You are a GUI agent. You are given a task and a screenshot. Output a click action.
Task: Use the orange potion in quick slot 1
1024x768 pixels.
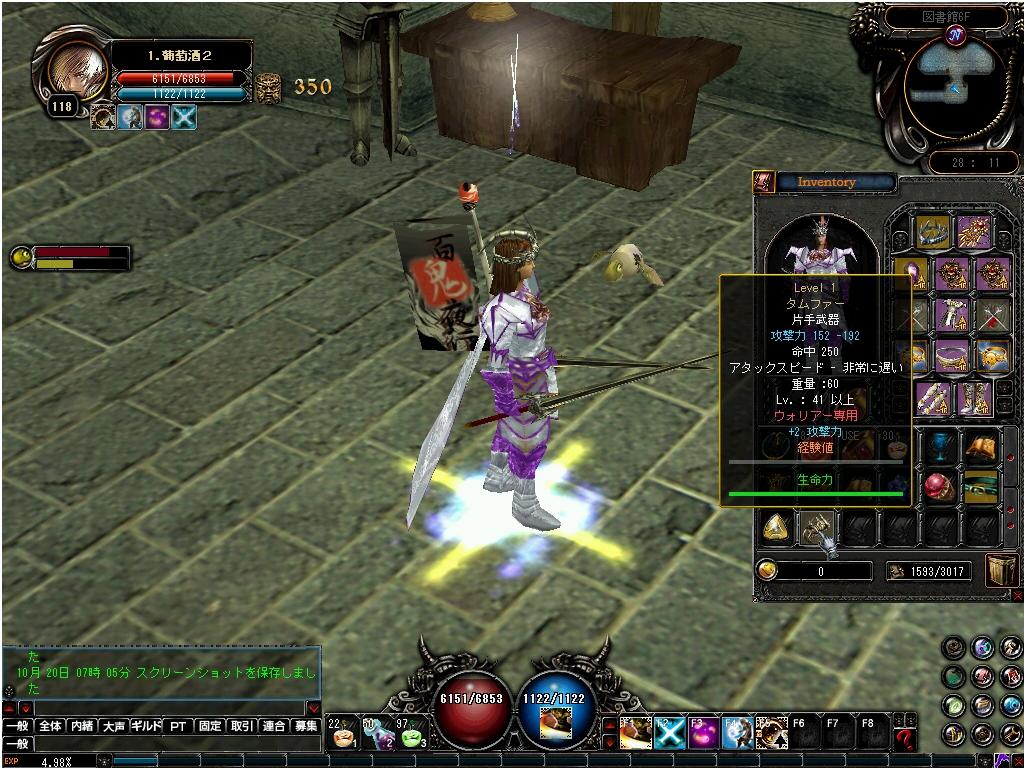coord(343,736)
